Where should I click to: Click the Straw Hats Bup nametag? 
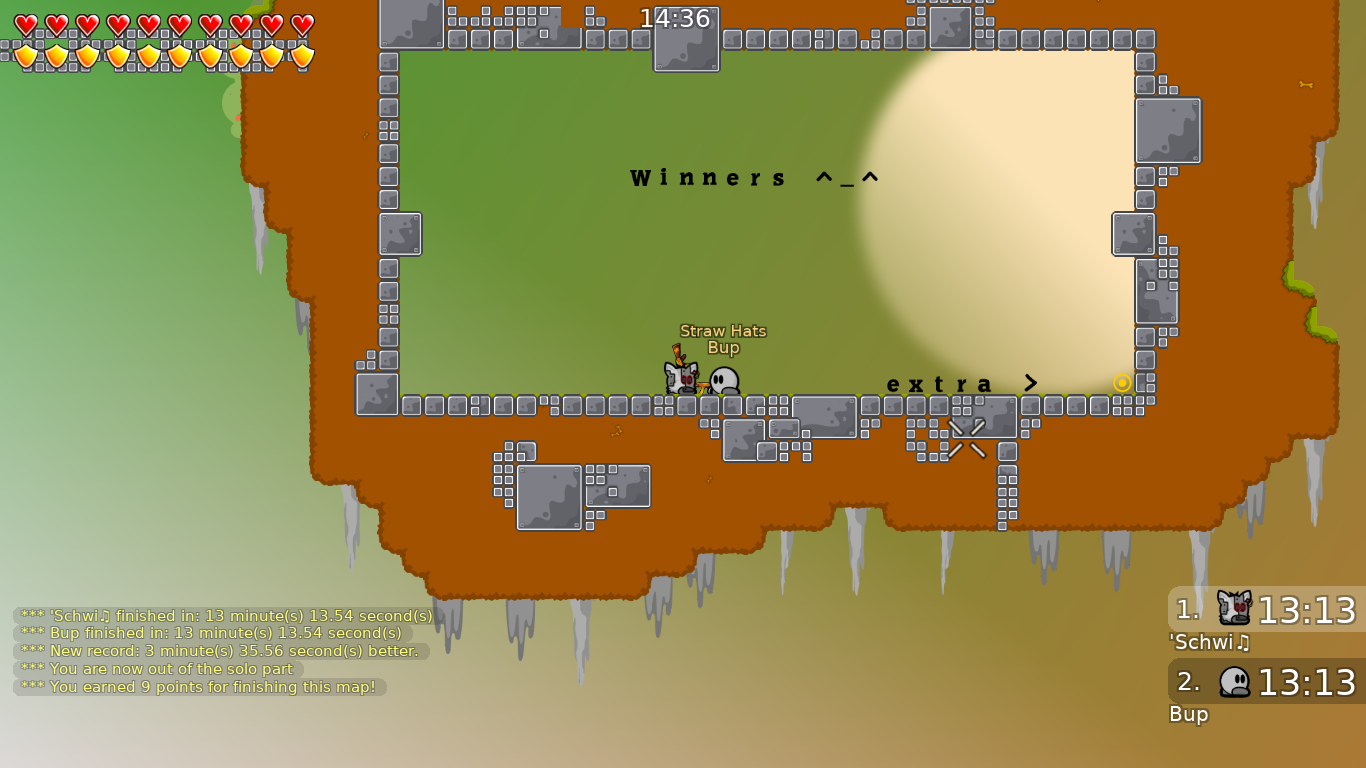tap(722, 339)
